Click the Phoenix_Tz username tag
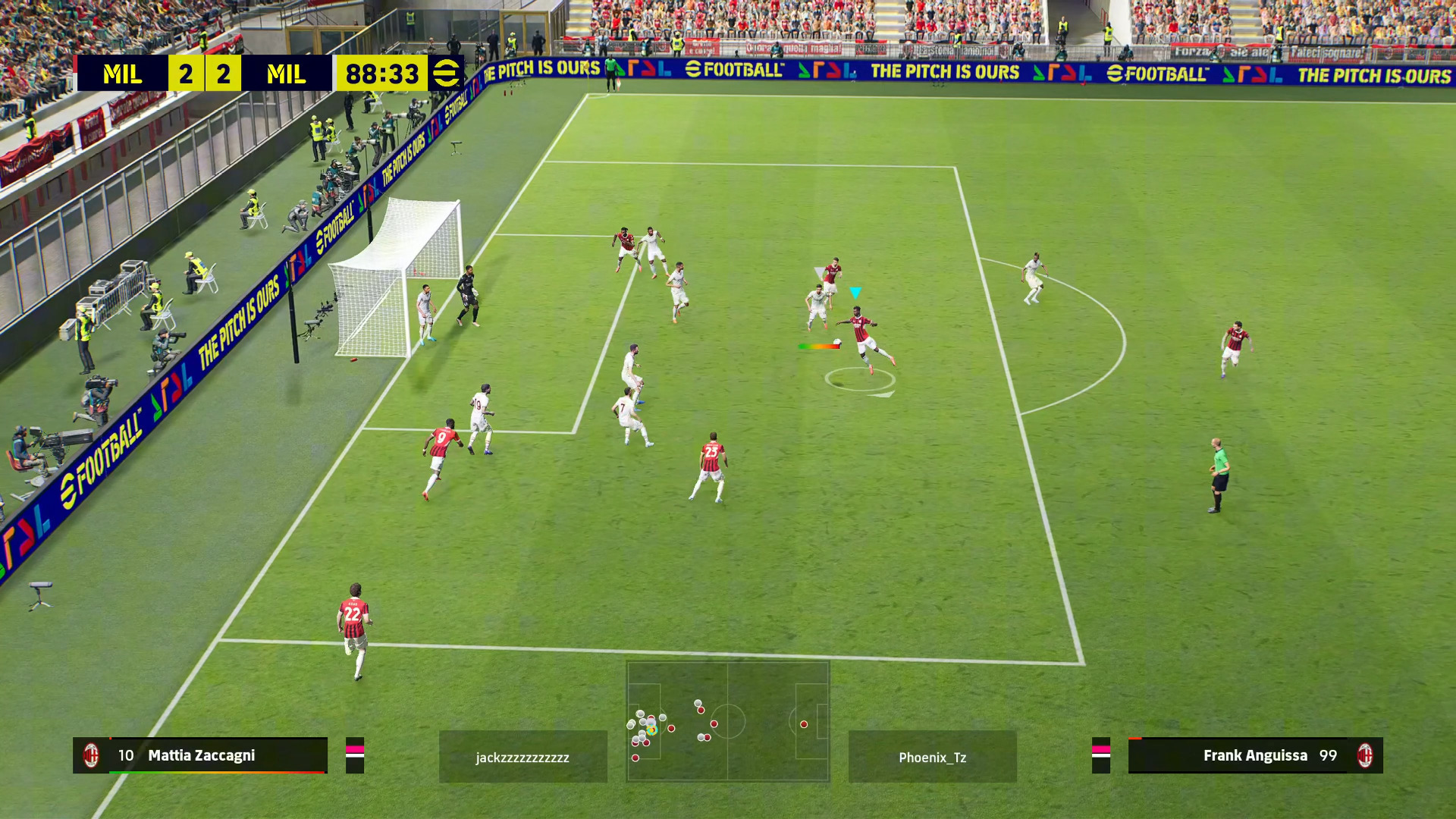Screen dimensions: 1456x819 (932, 757)
